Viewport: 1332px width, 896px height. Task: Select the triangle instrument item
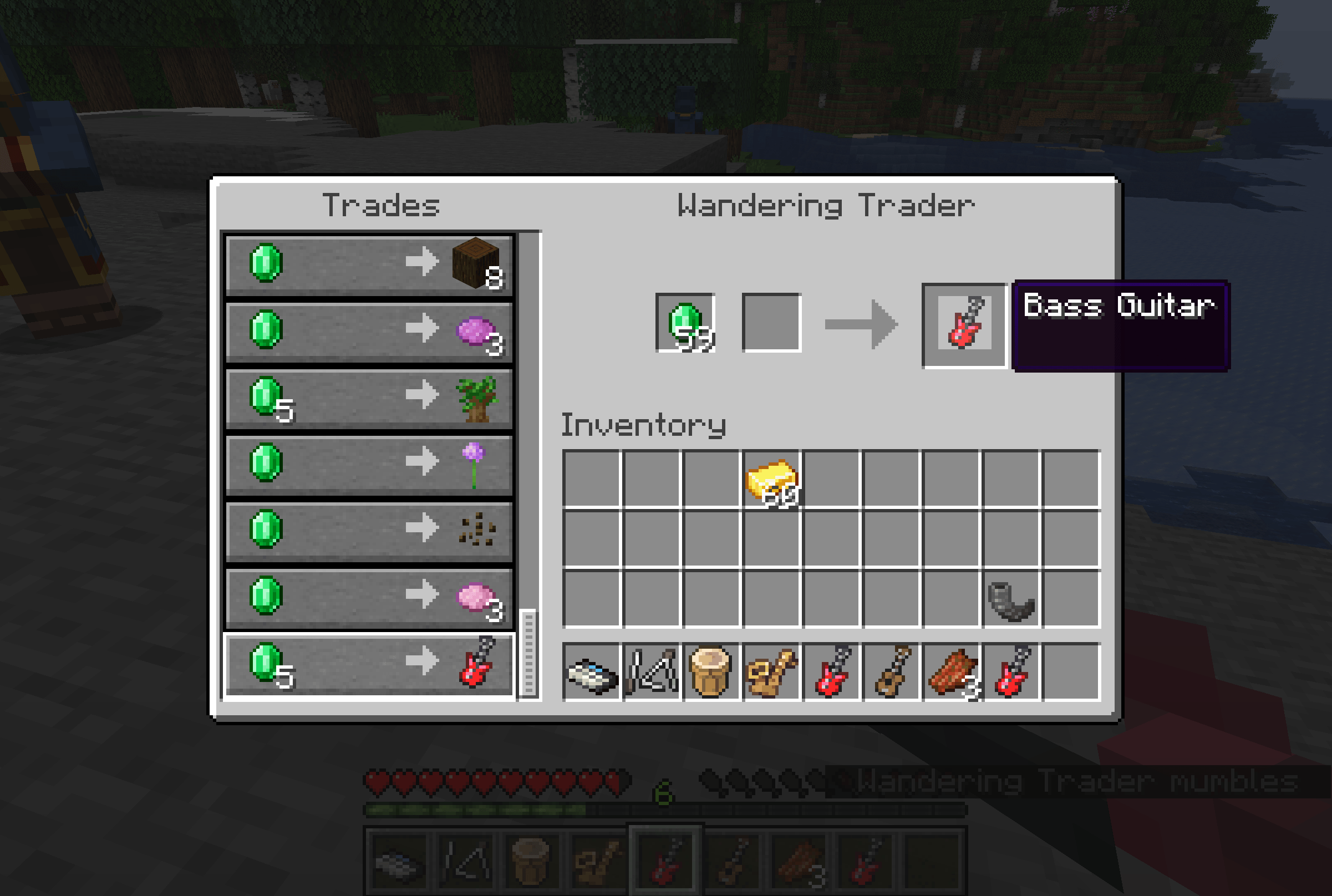652,671
